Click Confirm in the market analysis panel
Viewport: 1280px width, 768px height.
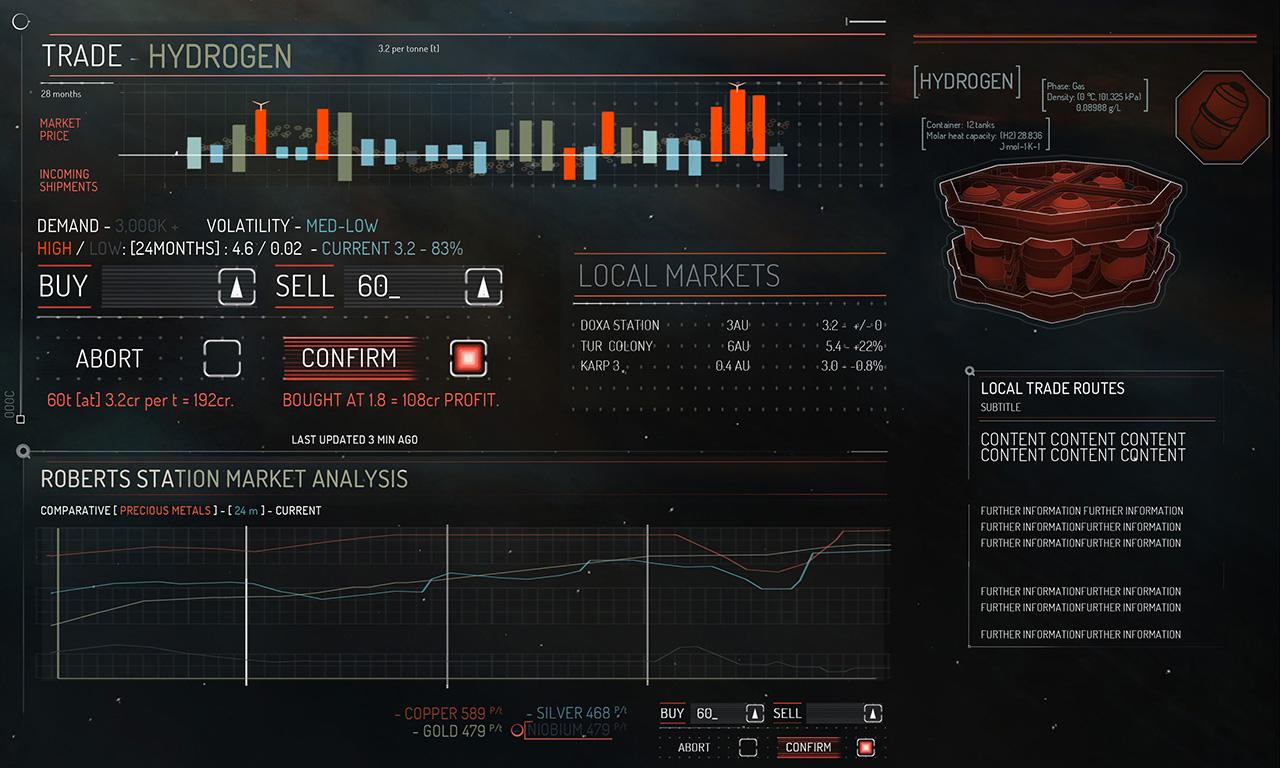[808, 747]
